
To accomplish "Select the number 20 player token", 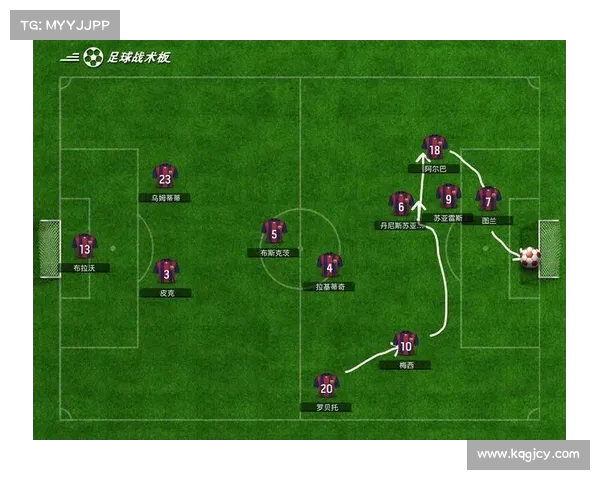I will (326, 386).
